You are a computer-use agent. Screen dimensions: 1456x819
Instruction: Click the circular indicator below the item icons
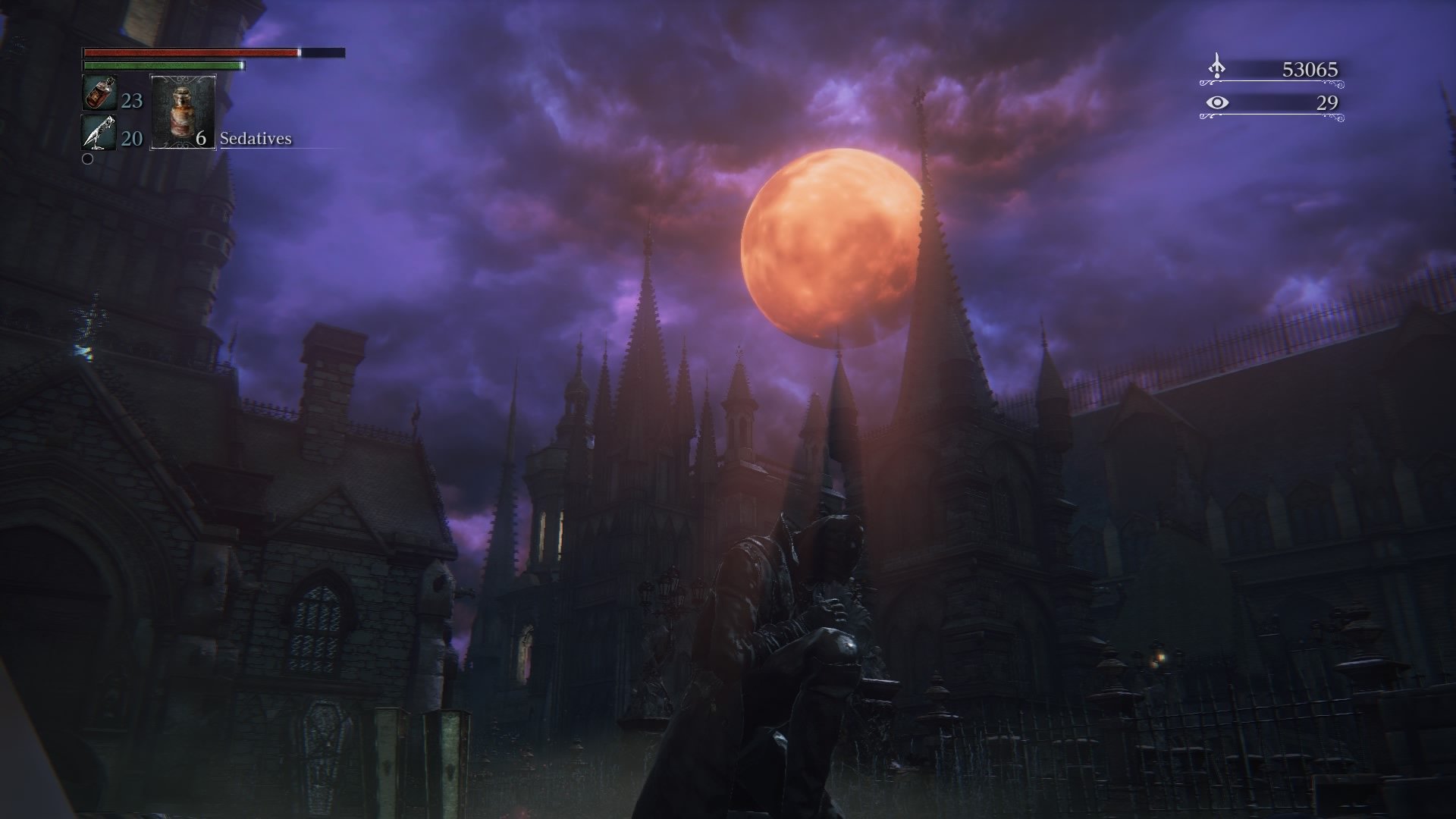tap(89, 160)
